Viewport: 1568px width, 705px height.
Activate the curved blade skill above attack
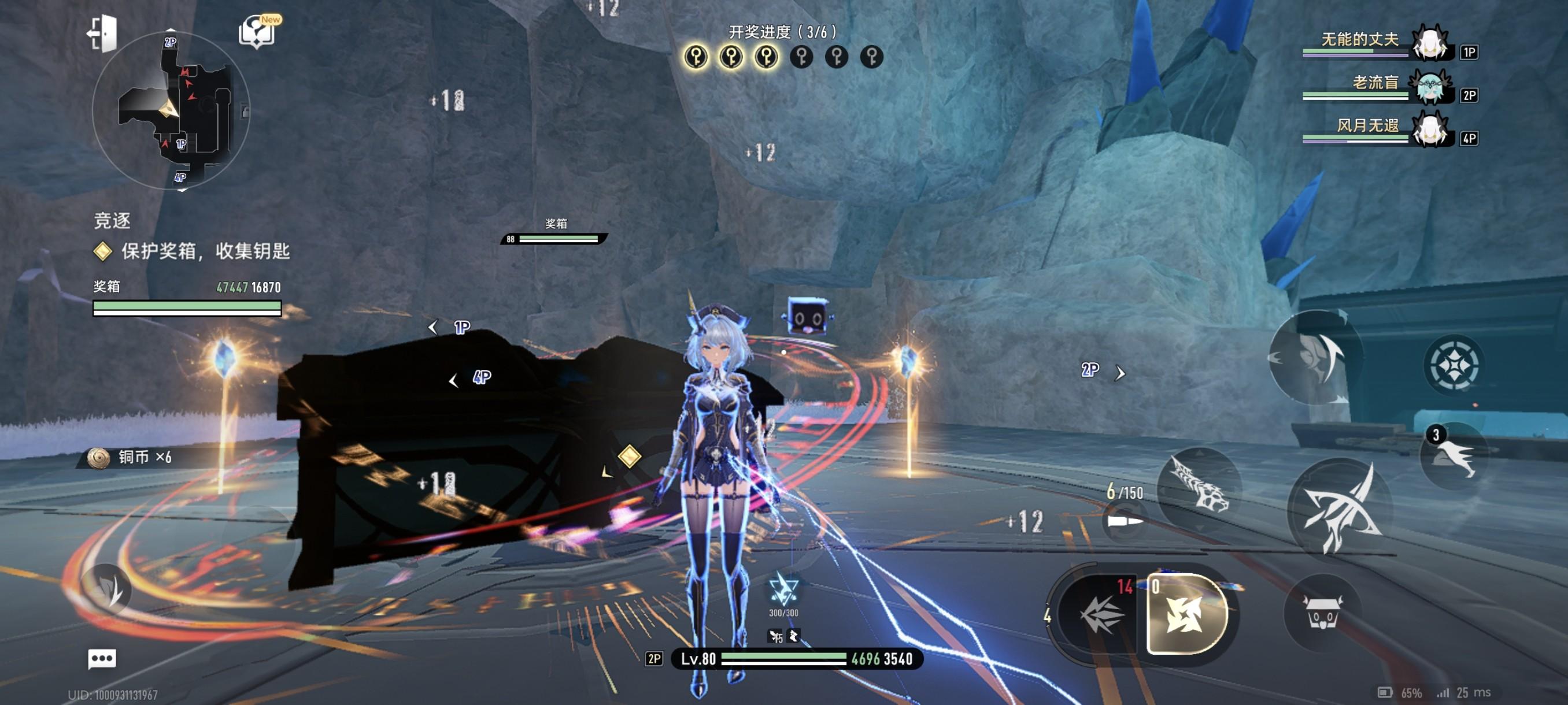1315,358
